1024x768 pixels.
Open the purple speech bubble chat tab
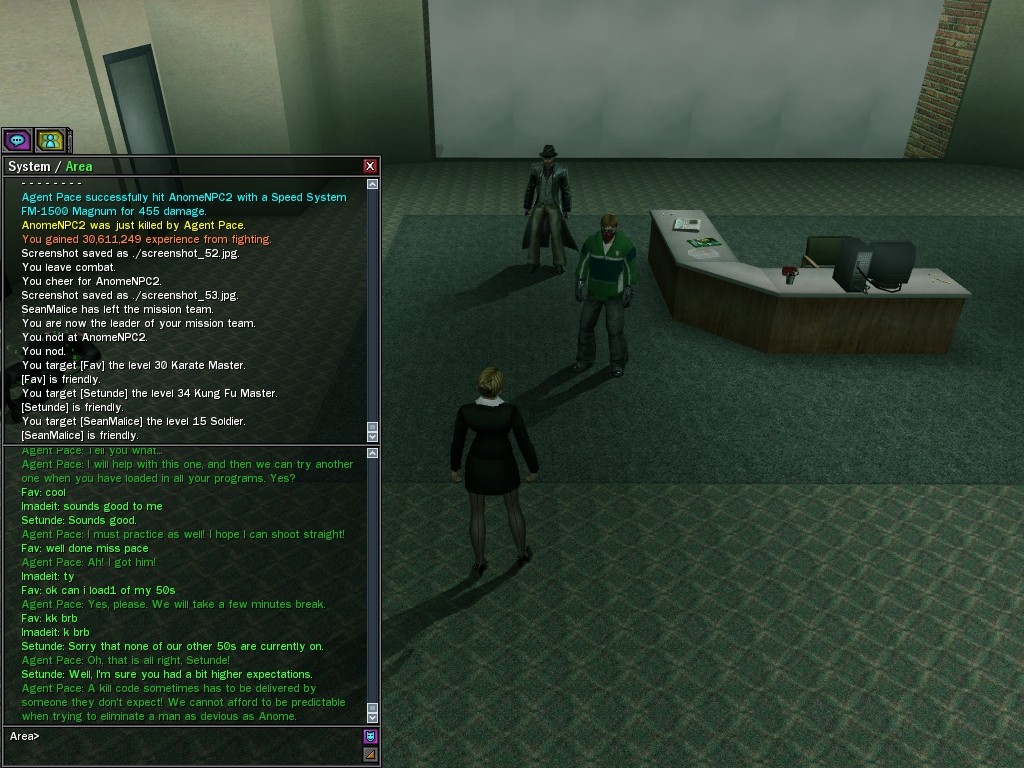coord(17,140)
